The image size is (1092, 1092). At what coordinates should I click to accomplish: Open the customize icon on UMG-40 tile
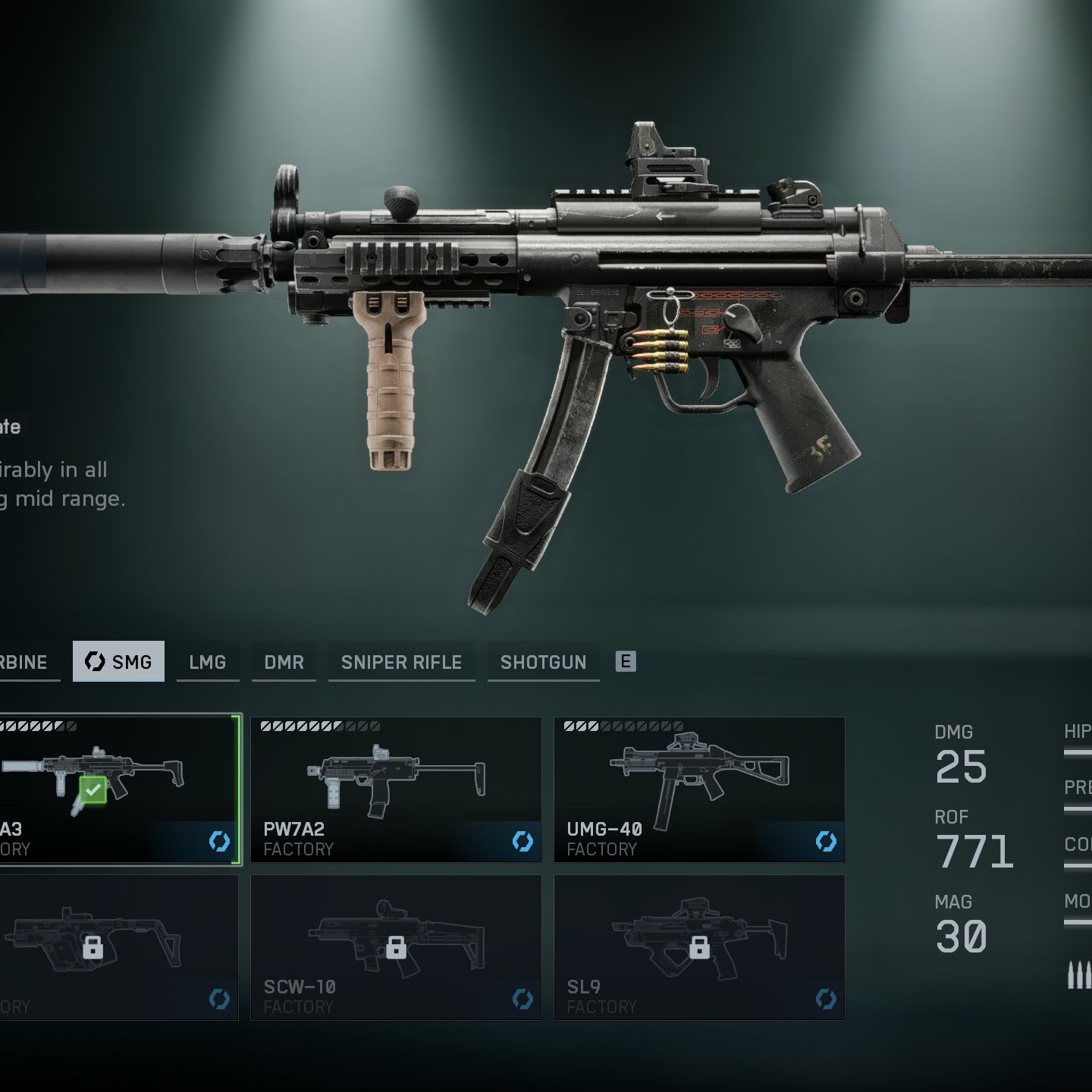tap(826, 841)
